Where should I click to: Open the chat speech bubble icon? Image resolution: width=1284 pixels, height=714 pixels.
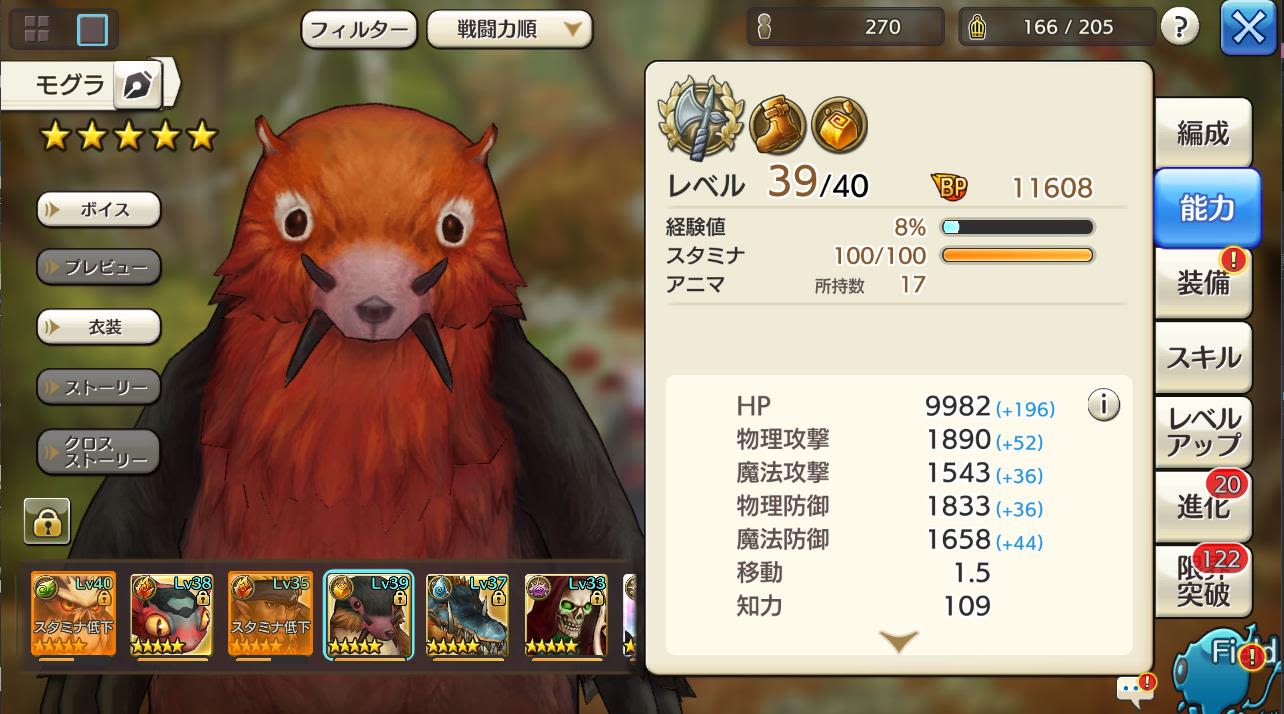pos(1133,688)
